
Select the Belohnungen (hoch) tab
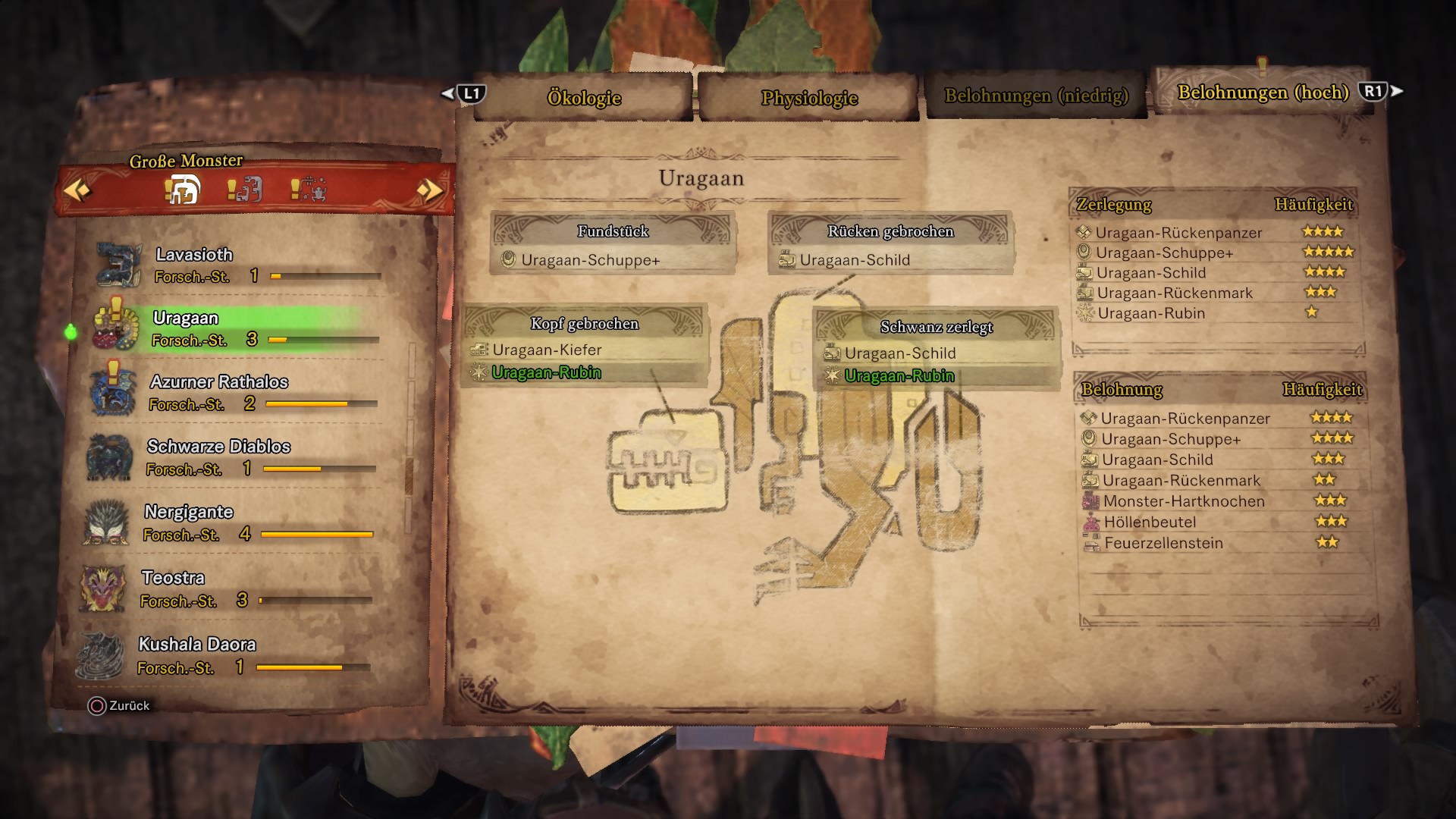[1263, 93]
